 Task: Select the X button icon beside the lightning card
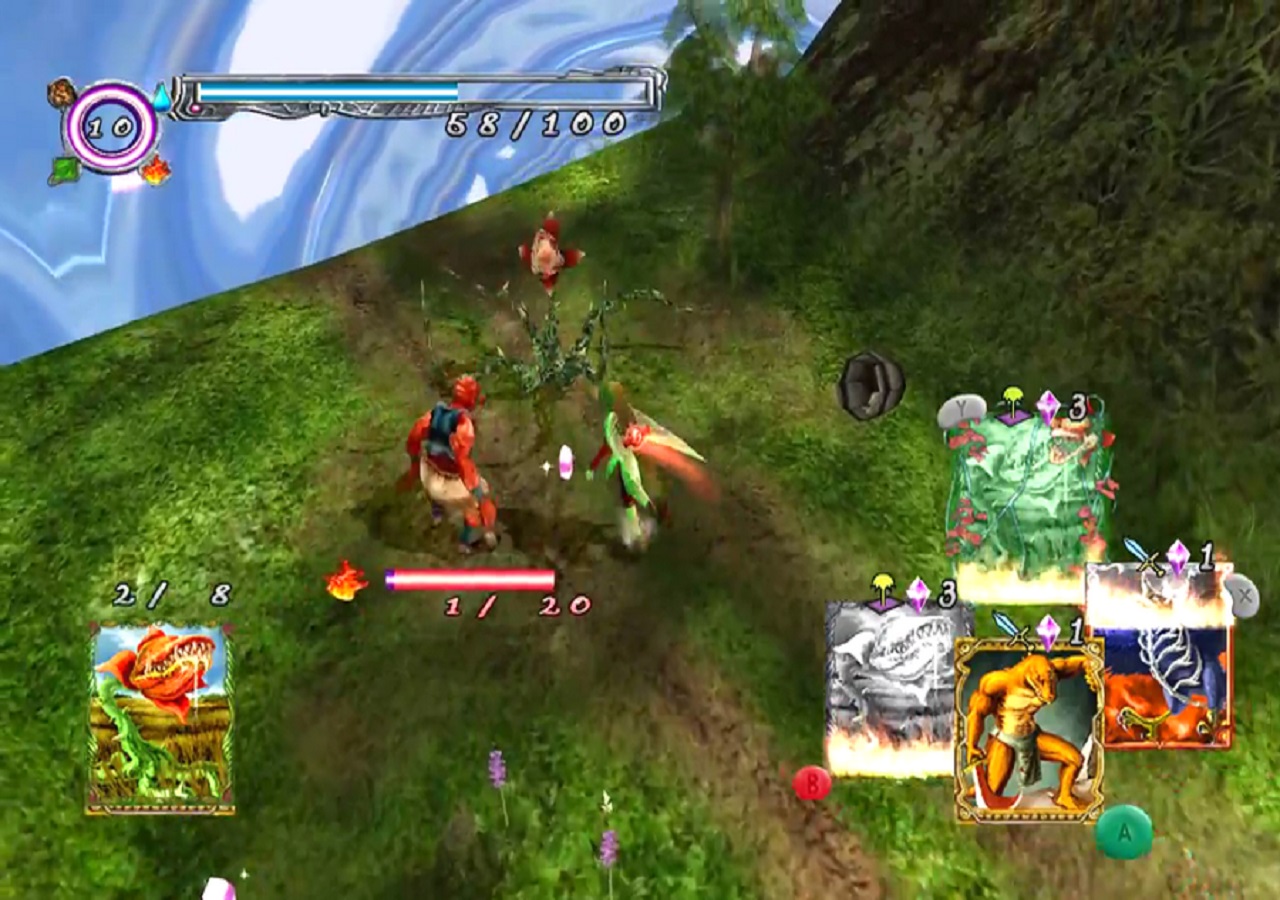pos(1245,594)
